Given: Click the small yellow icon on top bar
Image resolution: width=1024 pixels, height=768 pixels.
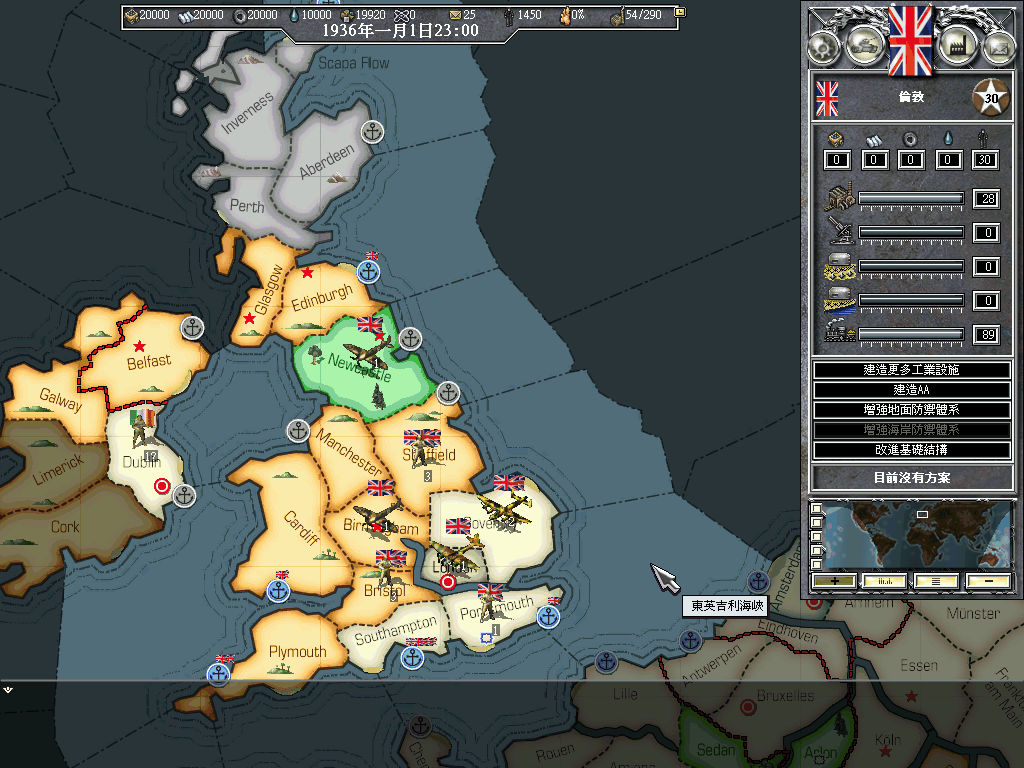Looking at the screenshot, I should click(x=681, y=13).
